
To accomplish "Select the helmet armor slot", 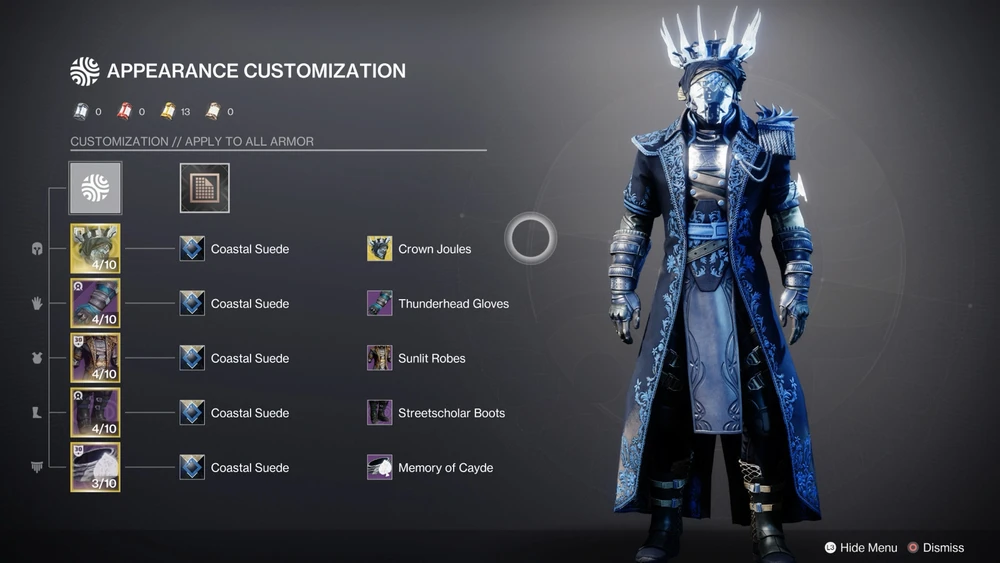I will [95, 249].
